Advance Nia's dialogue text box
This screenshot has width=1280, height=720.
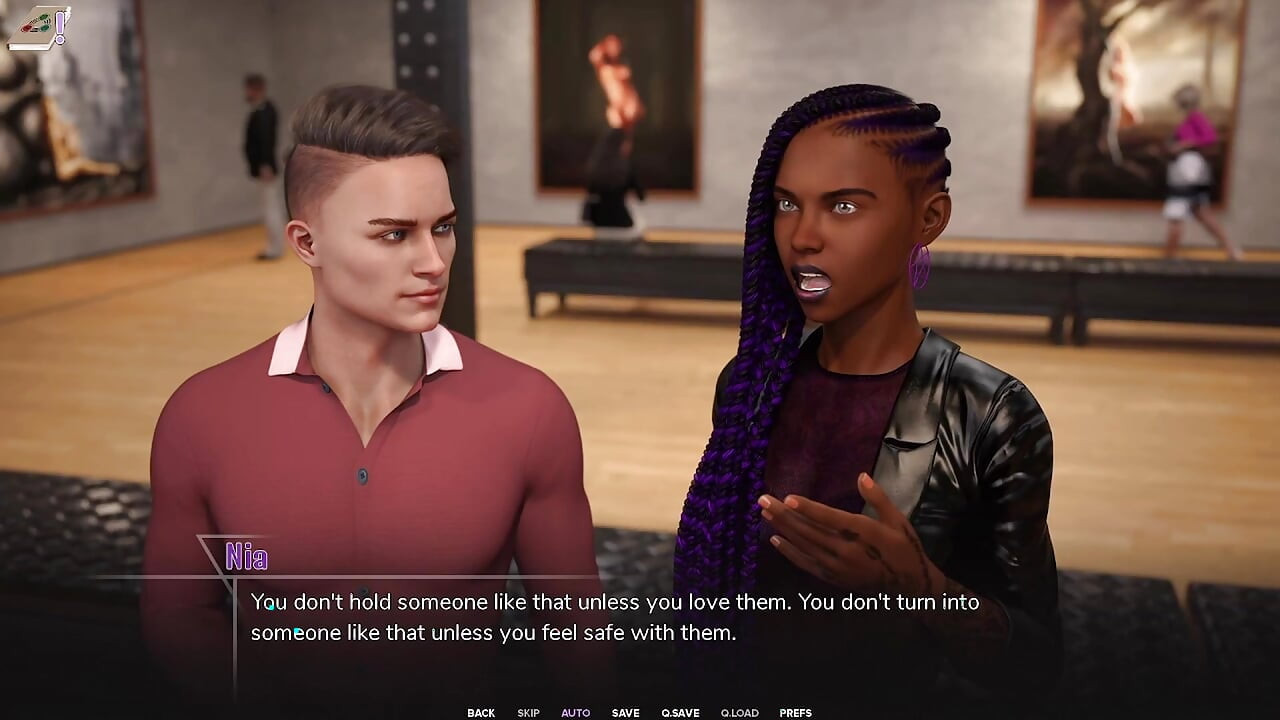click(614, 618)
